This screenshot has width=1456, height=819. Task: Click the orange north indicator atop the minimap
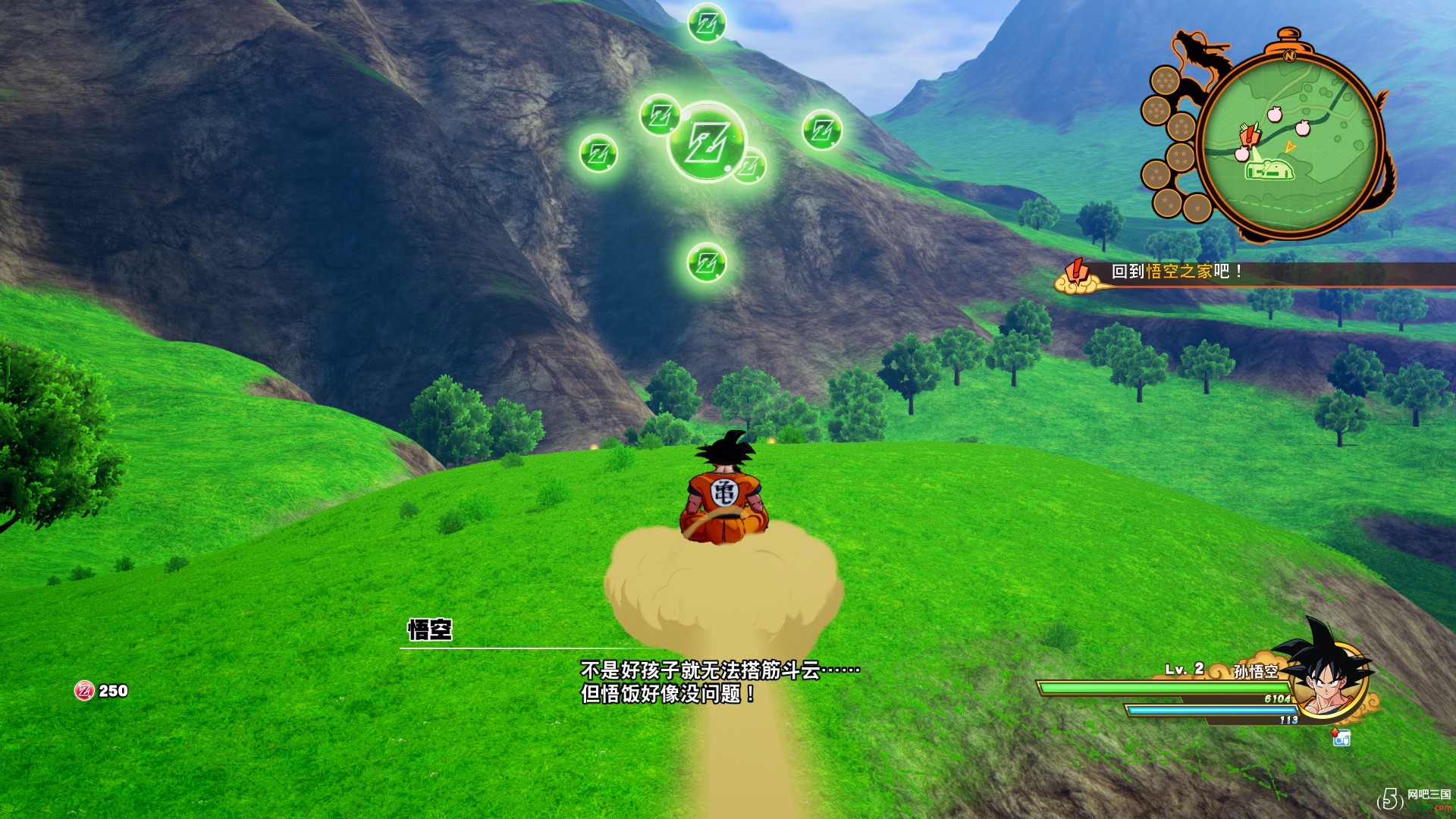1289,55
